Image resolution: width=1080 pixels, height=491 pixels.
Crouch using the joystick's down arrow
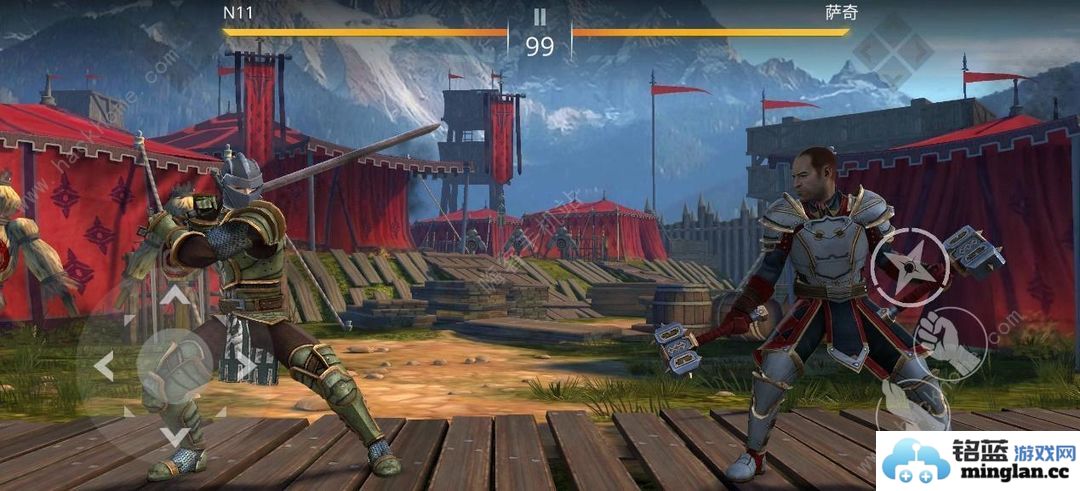(175, 435)
